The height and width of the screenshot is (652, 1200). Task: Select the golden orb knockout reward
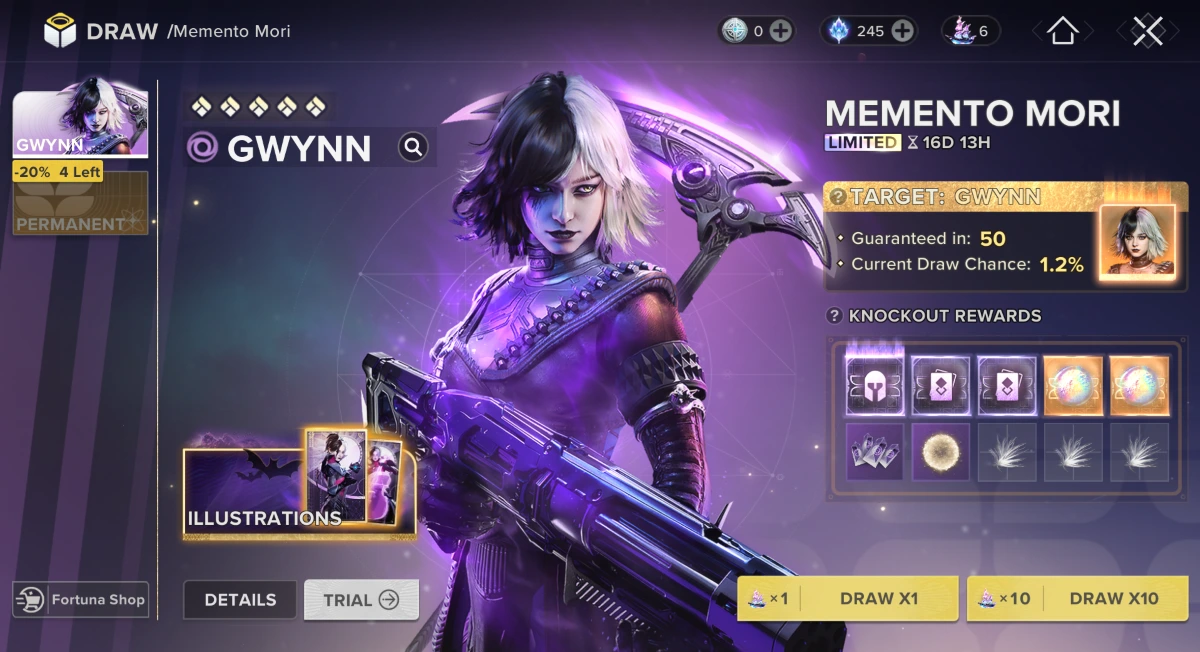coord(941,451)
